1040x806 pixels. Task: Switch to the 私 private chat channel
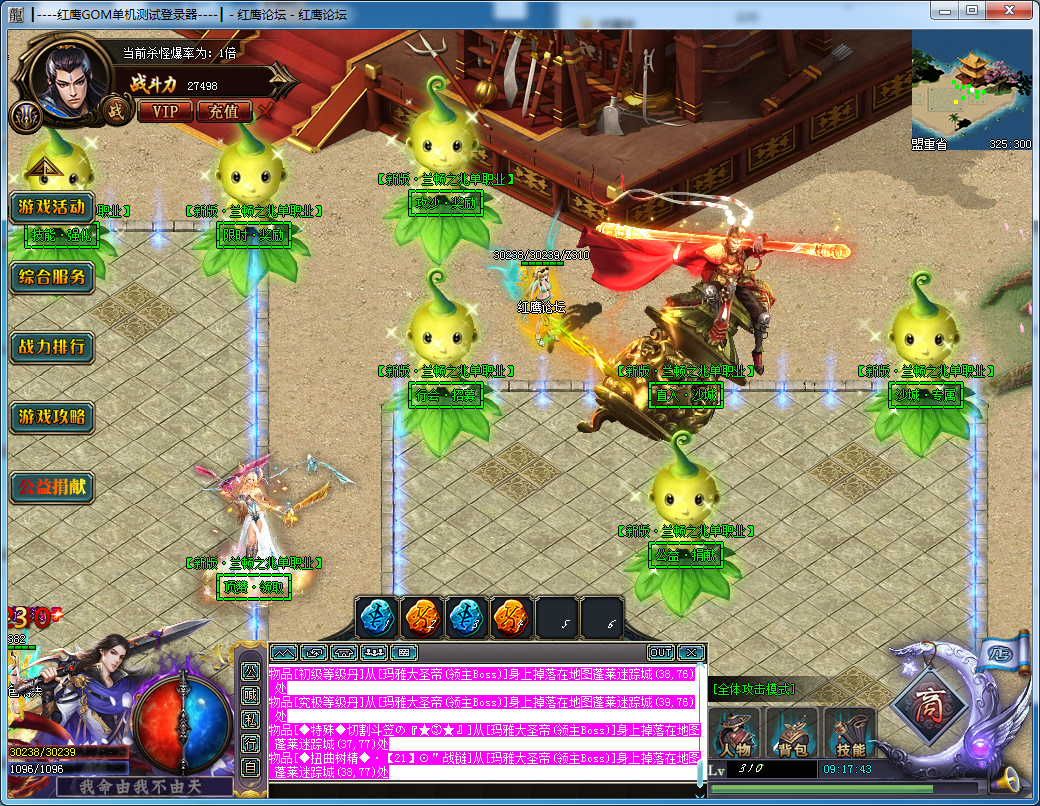[250, 718]
